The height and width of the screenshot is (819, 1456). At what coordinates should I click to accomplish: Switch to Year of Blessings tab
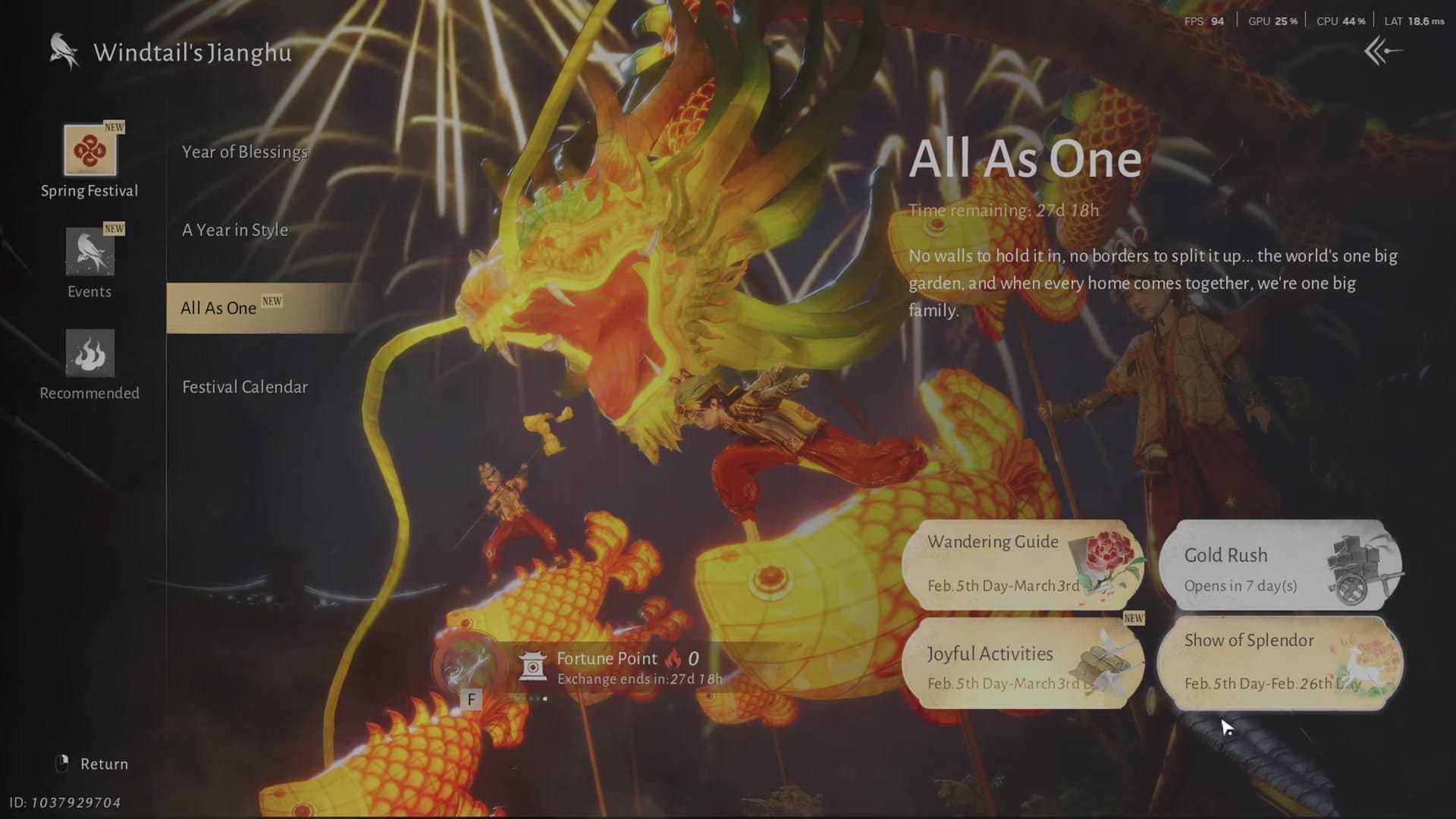coord(244,152)
